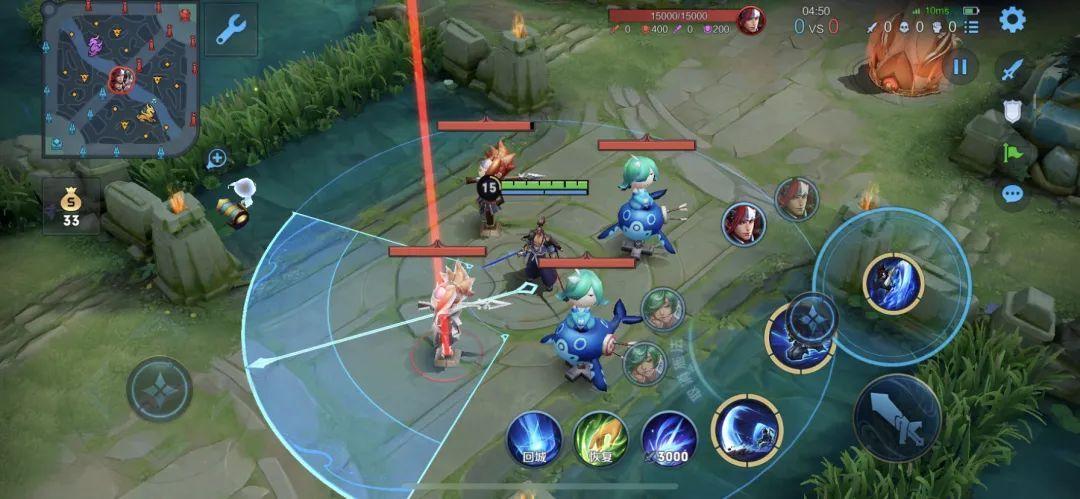Open the shop via the gold bag
The width and height of the screenshot is (1080, 499).
(71, 205)
